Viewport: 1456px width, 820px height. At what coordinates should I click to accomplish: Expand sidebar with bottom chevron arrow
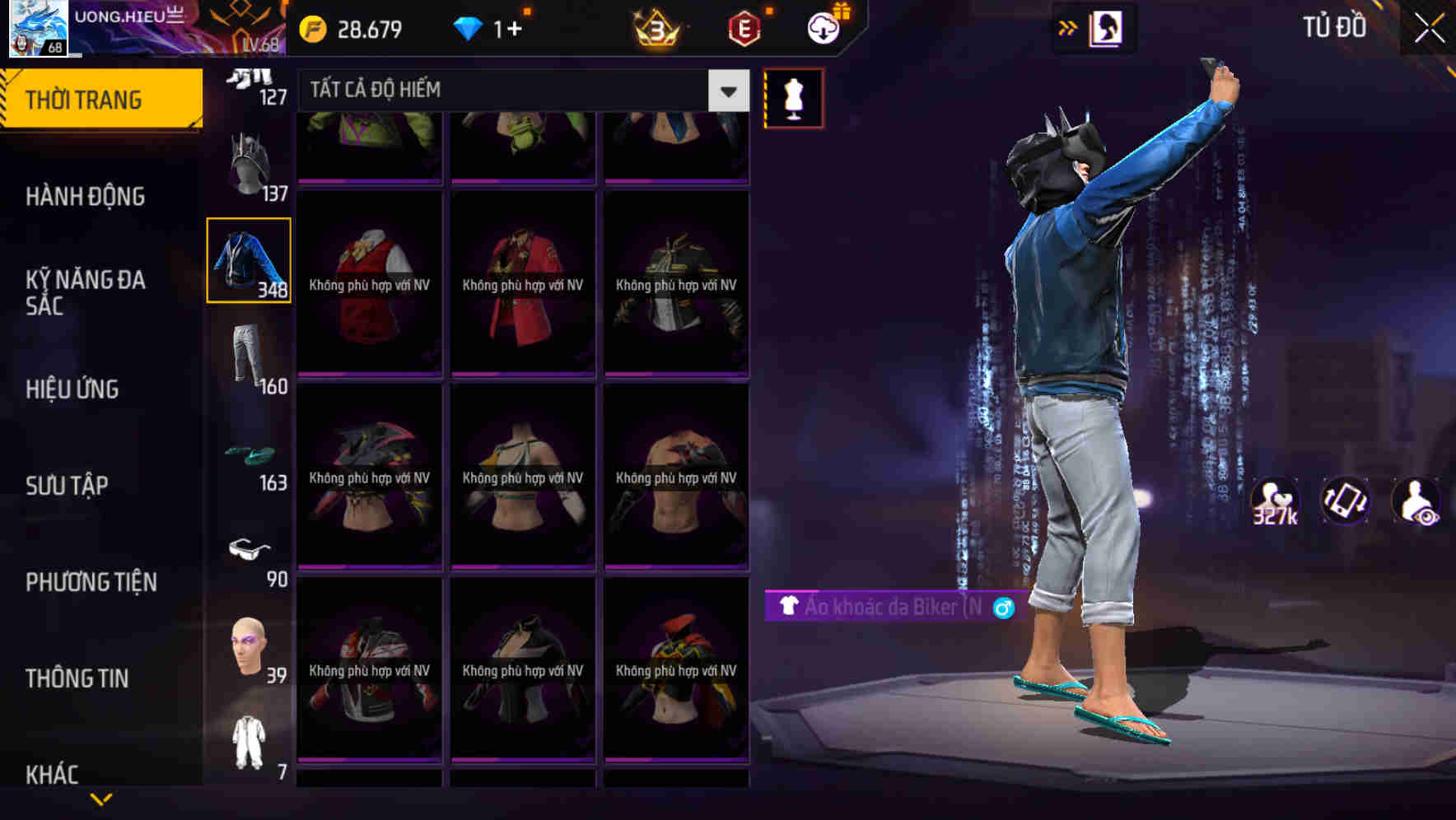[x=101, y=800]
